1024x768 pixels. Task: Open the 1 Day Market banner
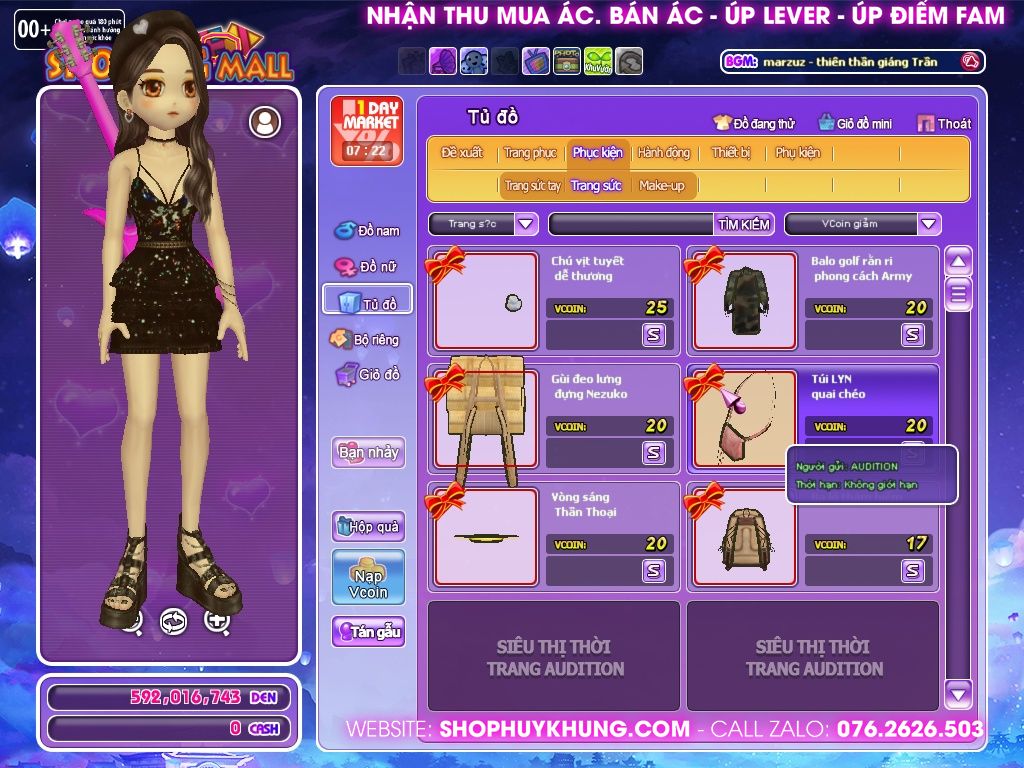point(366,131)
